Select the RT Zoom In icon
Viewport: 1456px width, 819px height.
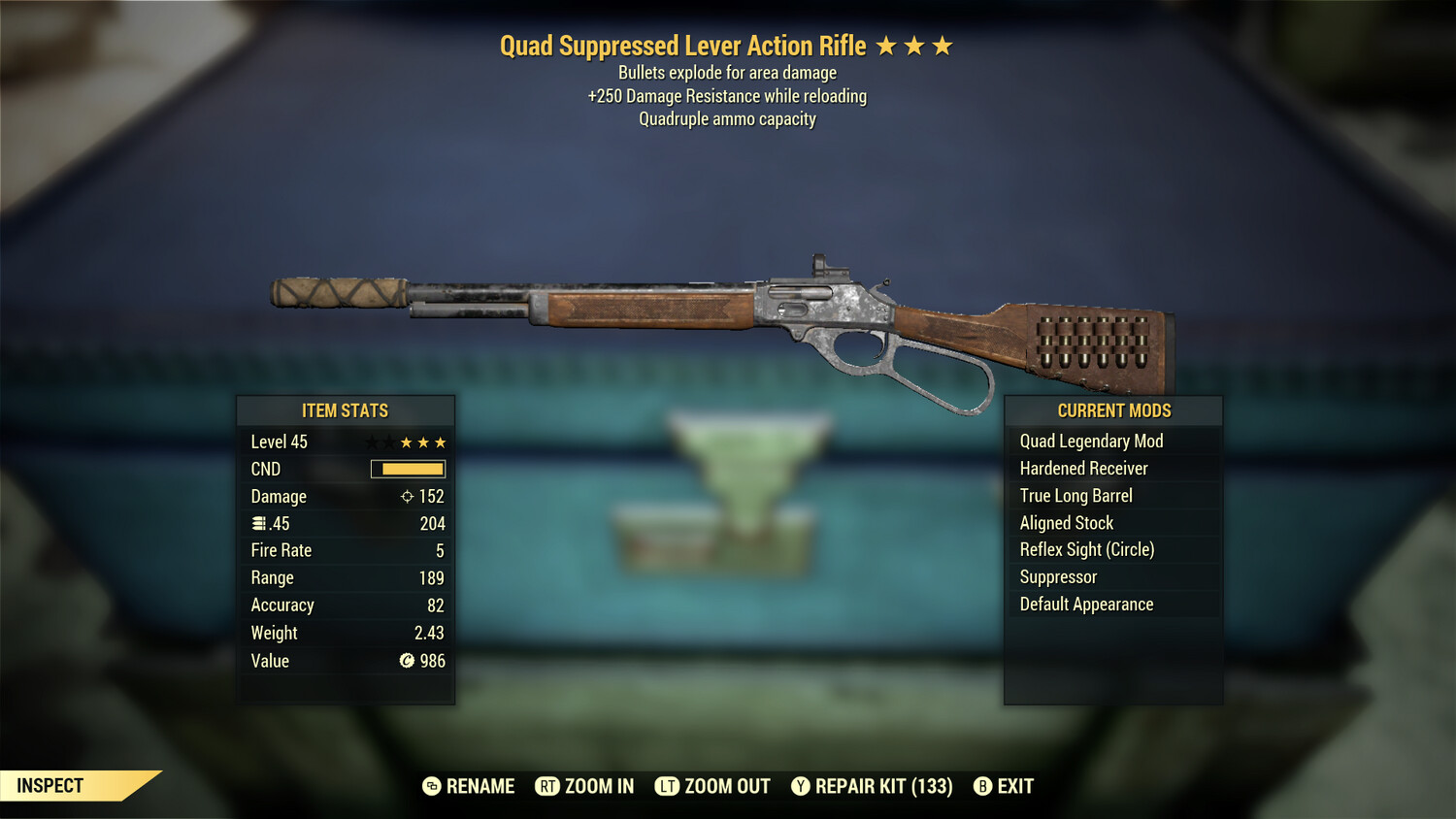click(x=547, y=786)
